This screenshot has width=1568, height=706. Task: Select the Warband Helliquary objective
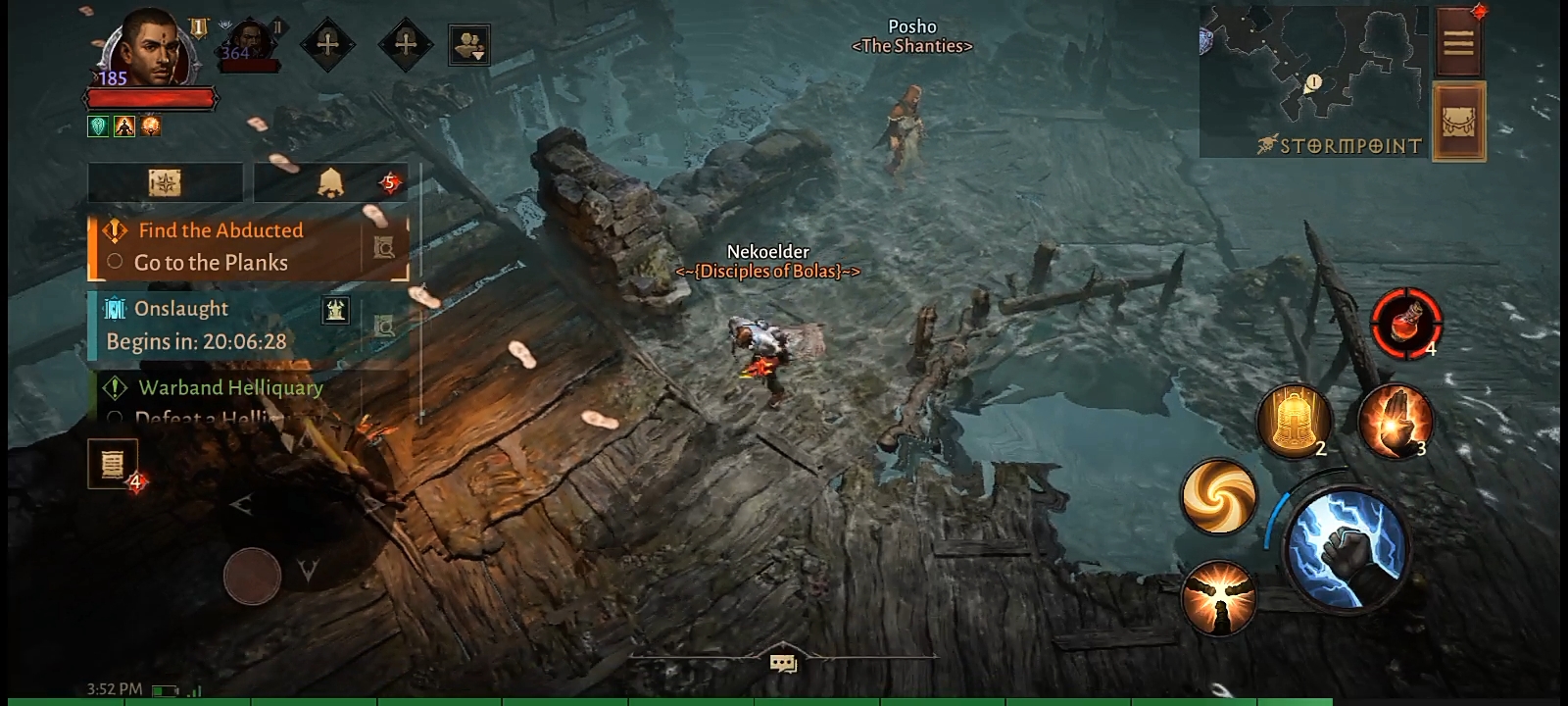230,388
